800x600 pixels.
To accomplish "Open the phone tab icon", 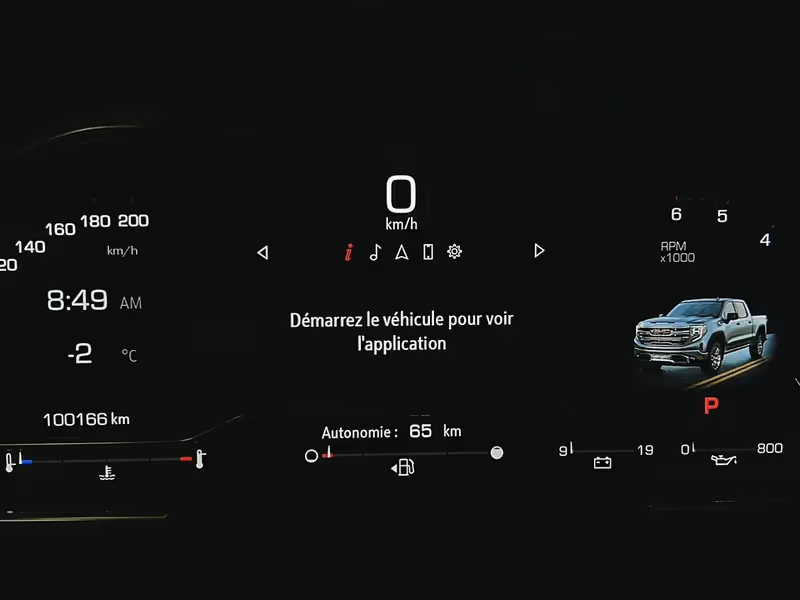I will [x=428, y=252].
